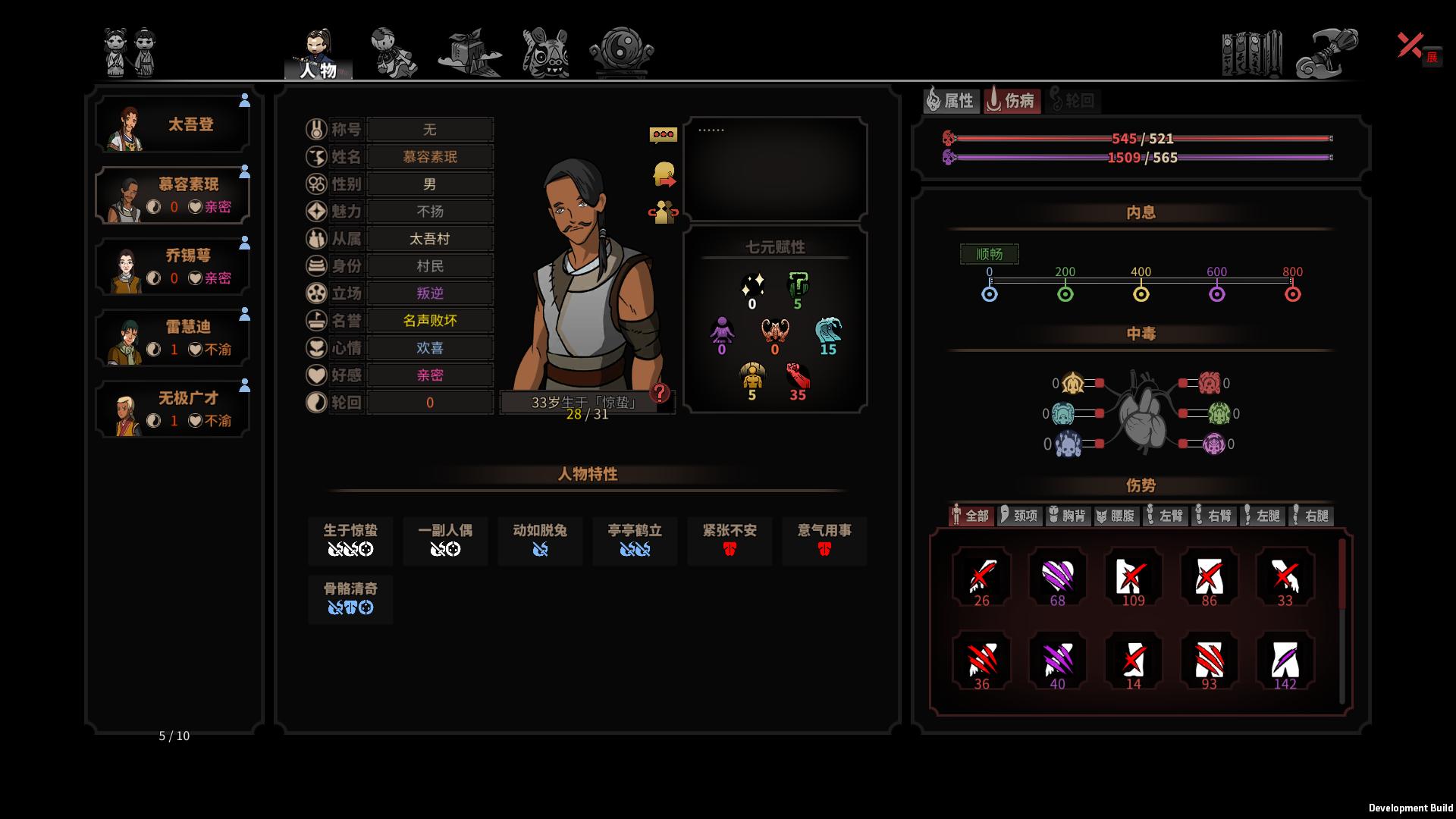Open the 伤病 injuries tab
This screenshot has height=819, width=1456.
click(1012, 100)
